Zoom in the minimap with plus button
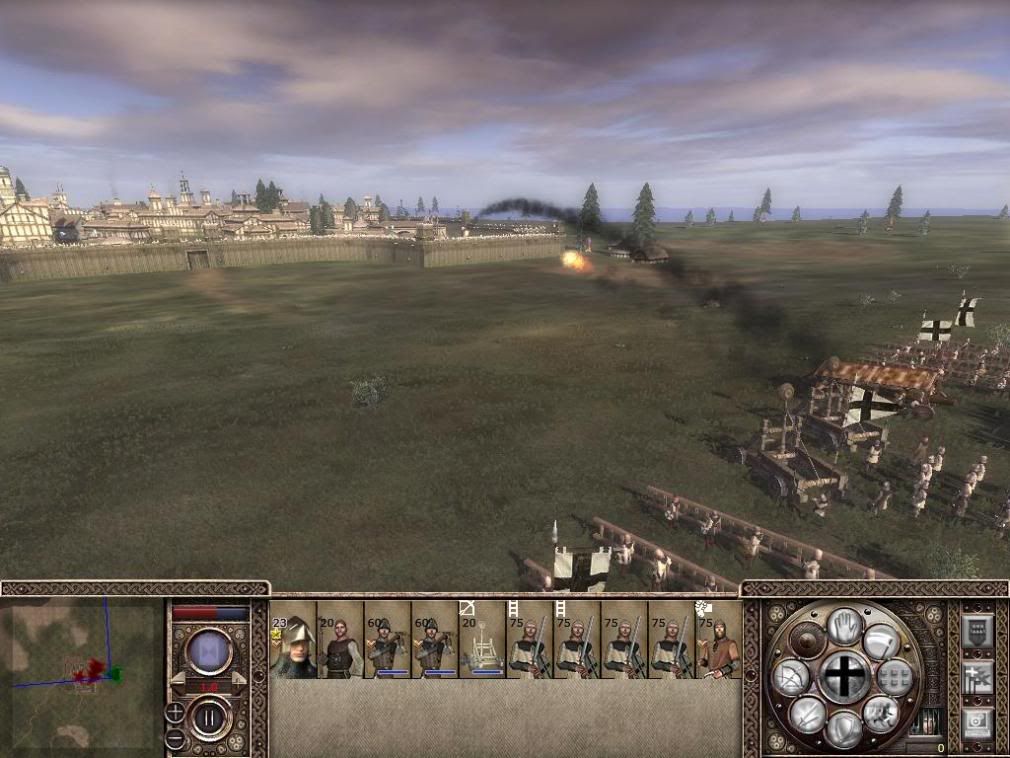 175,713
